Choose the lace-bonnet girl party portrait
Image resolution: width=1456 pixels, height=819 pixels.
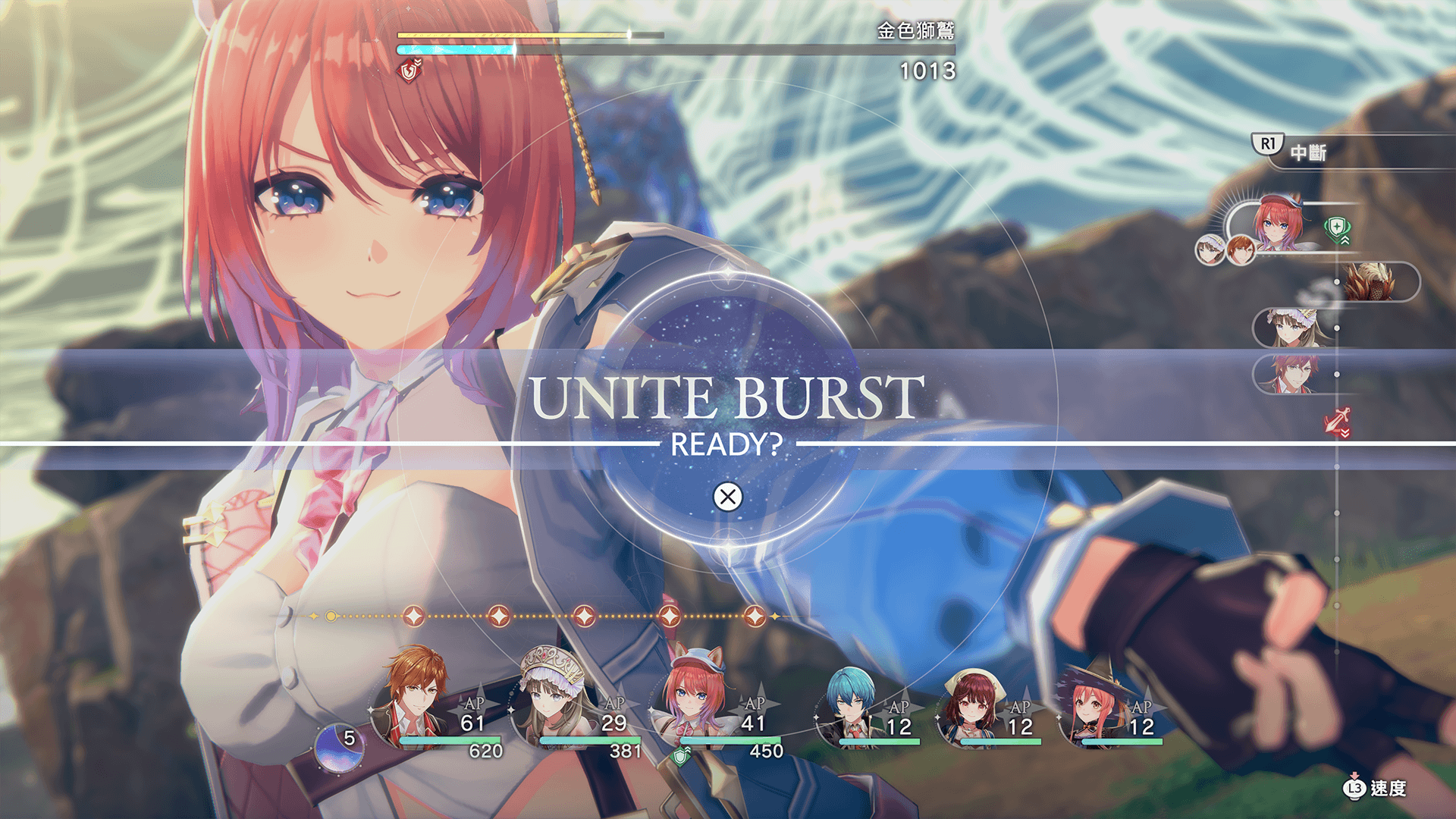(x=552, y=698)
